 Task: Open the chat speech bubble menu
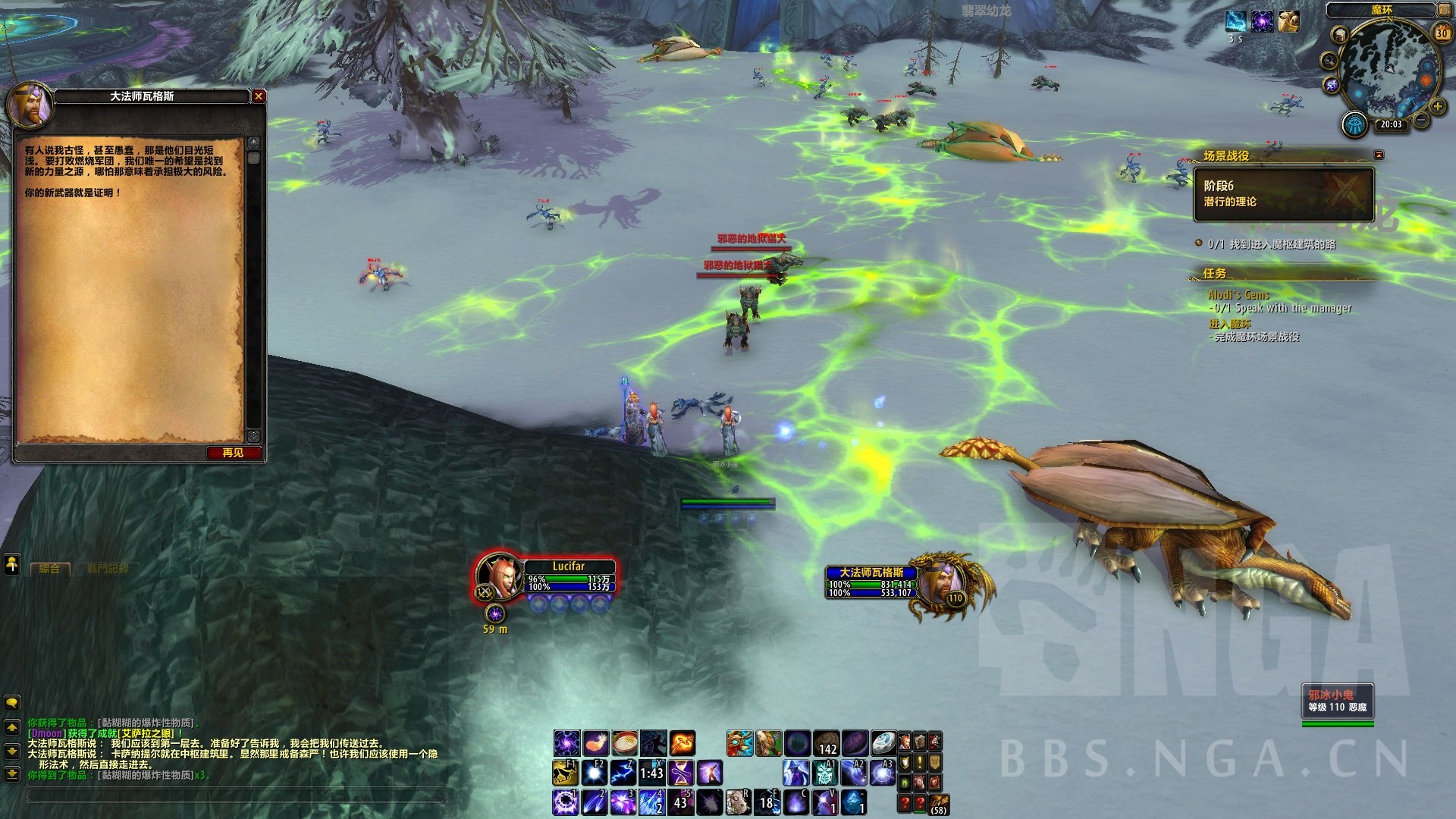pos(12,701)
